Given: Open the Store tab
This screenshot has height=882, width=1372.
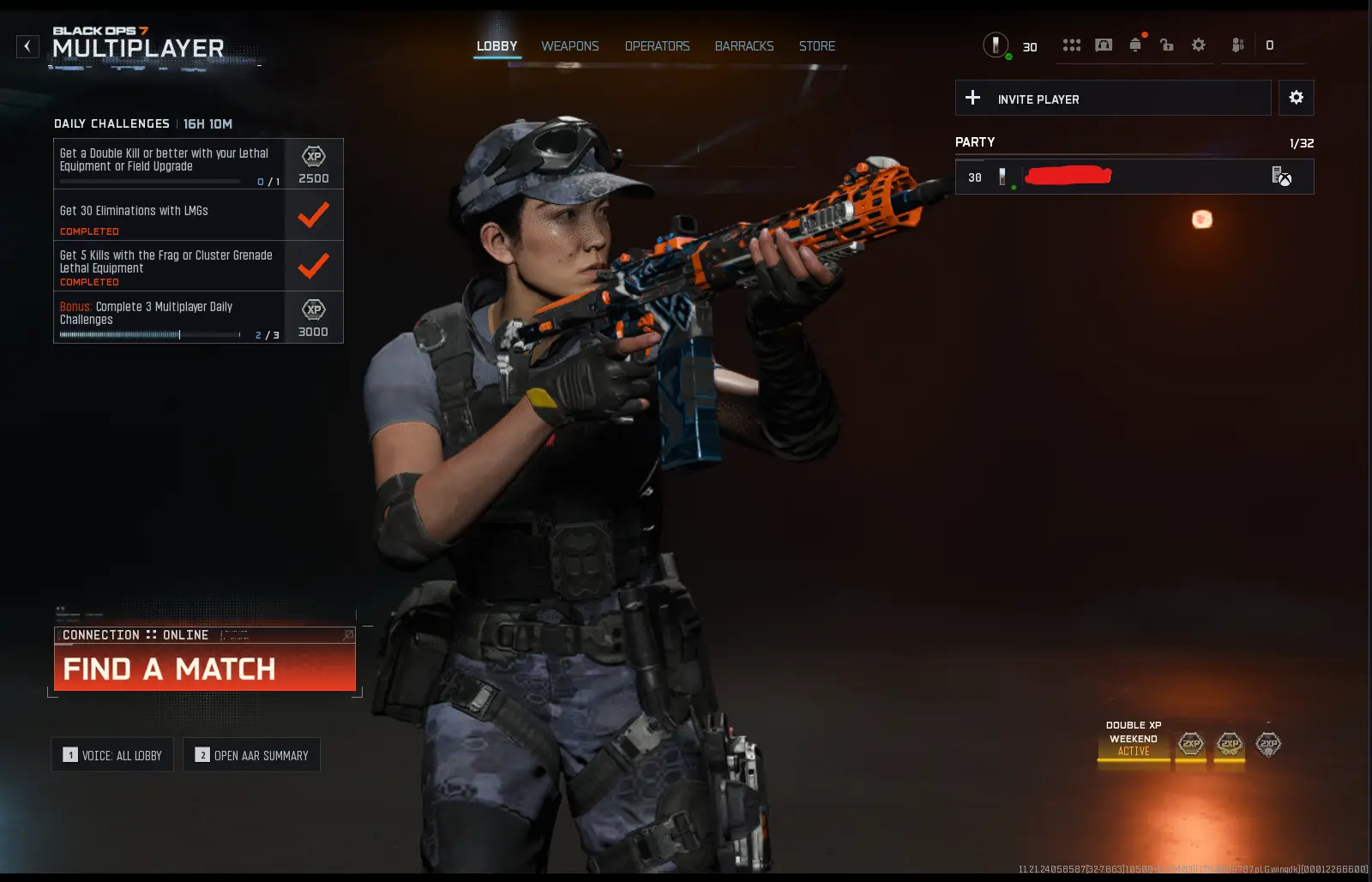Looking at the screenshot, I should (x=816, y=46).
